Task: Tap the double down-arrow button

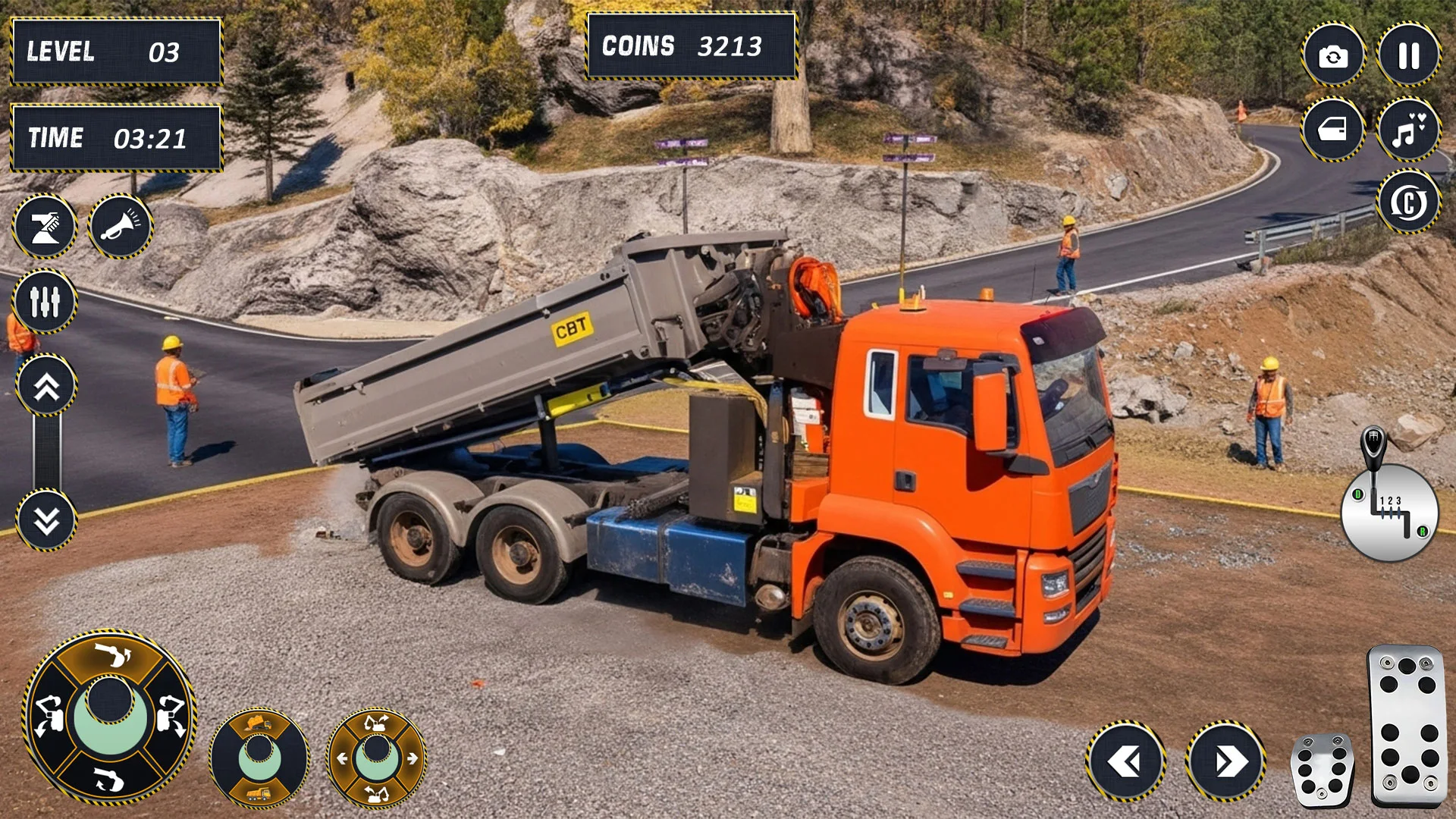Action: pyautogui.click(x=46, y=520)
